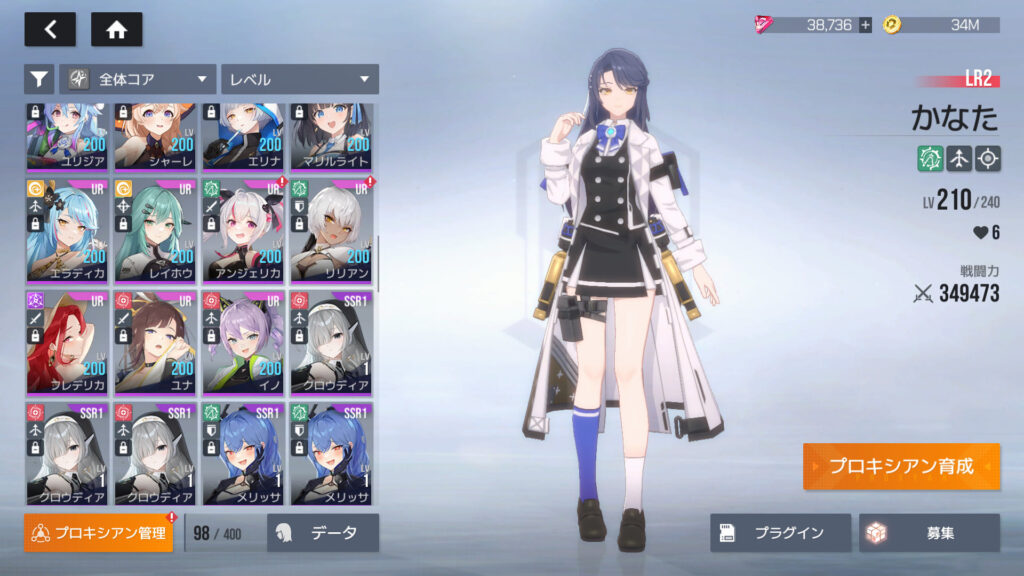Select the ユリジア character card
Viewport: 1024px width, 576px height.
(67, 138)
